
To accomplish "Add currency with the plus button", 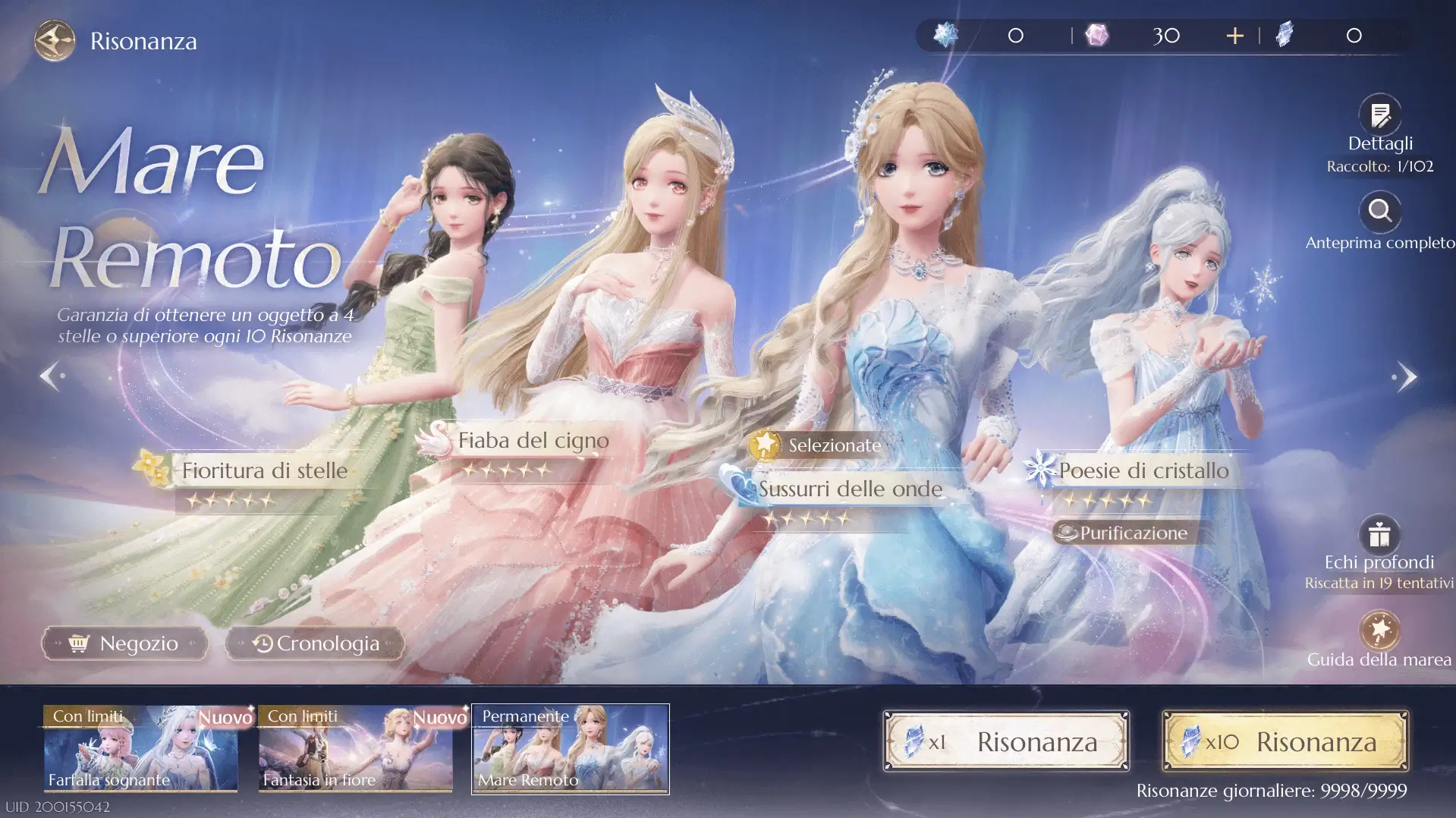I will pos(1234,35).
